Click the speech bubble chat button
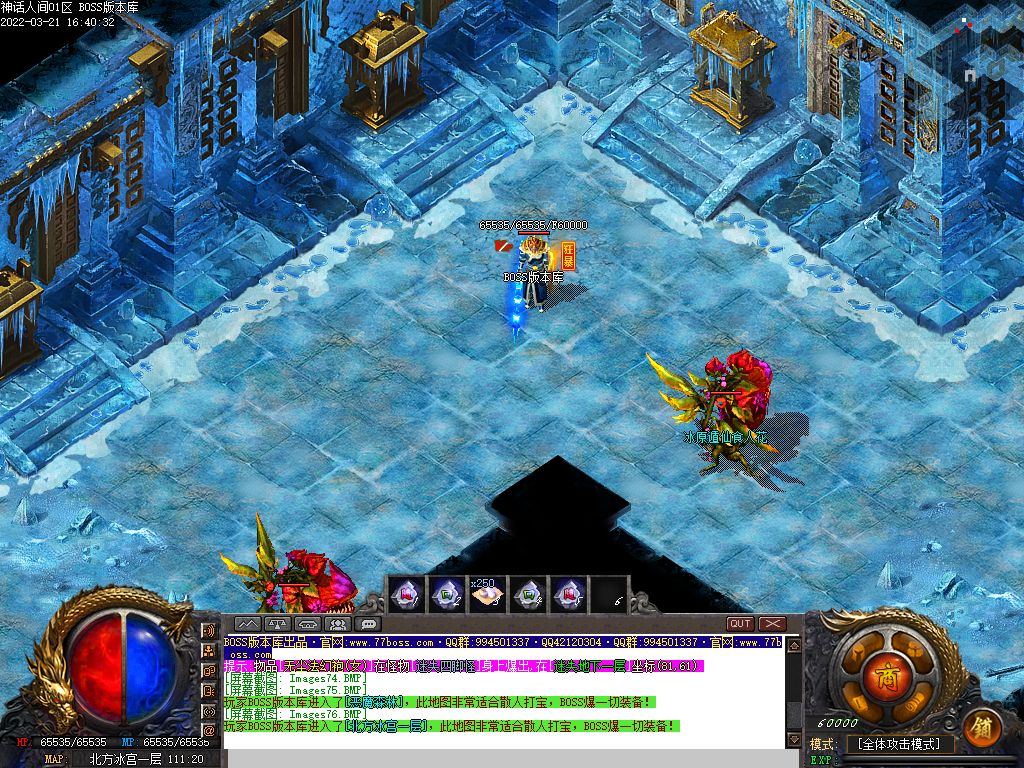This screenshot has height=768, width=1024. coord(368,623)
